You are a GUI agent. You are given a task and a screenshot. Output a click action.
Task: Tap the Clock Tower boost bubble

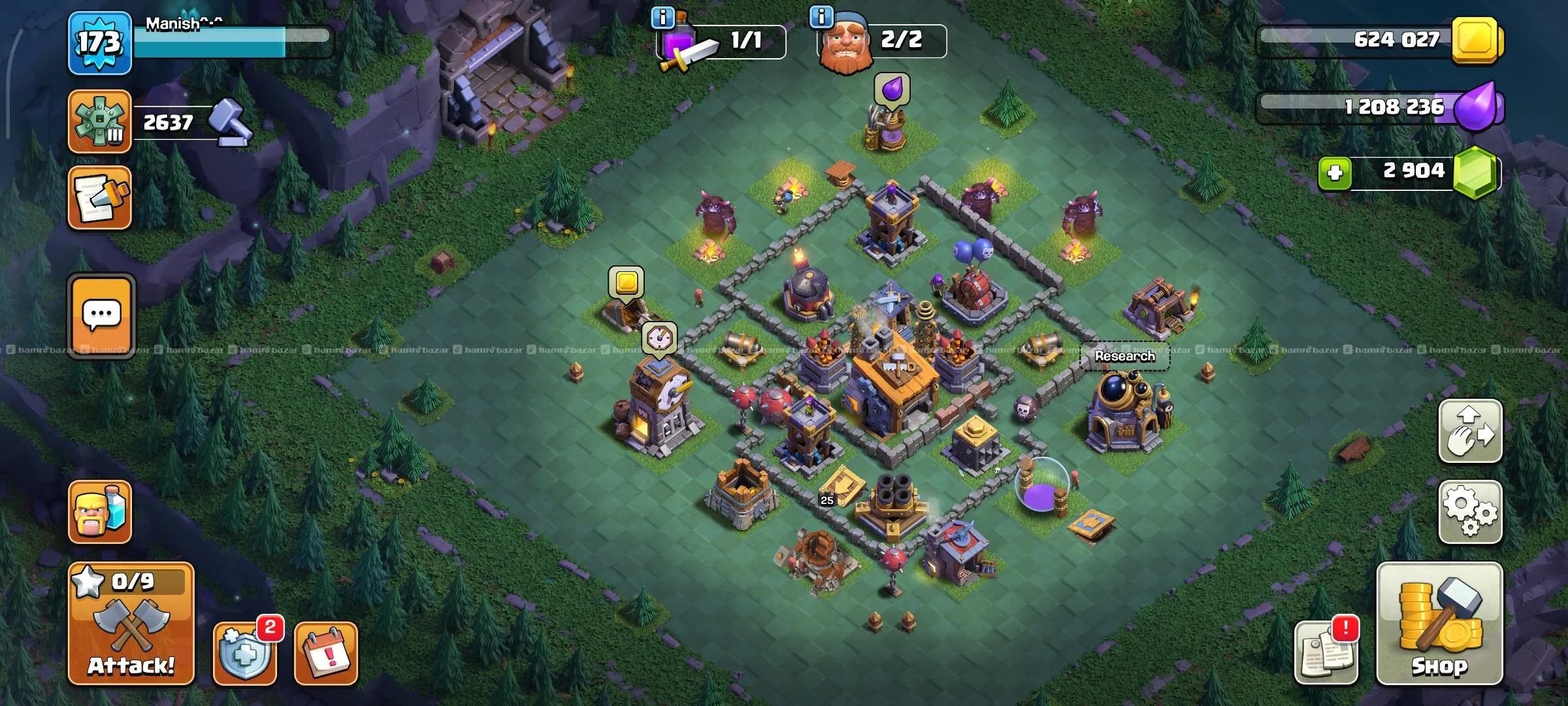point(659,338)
